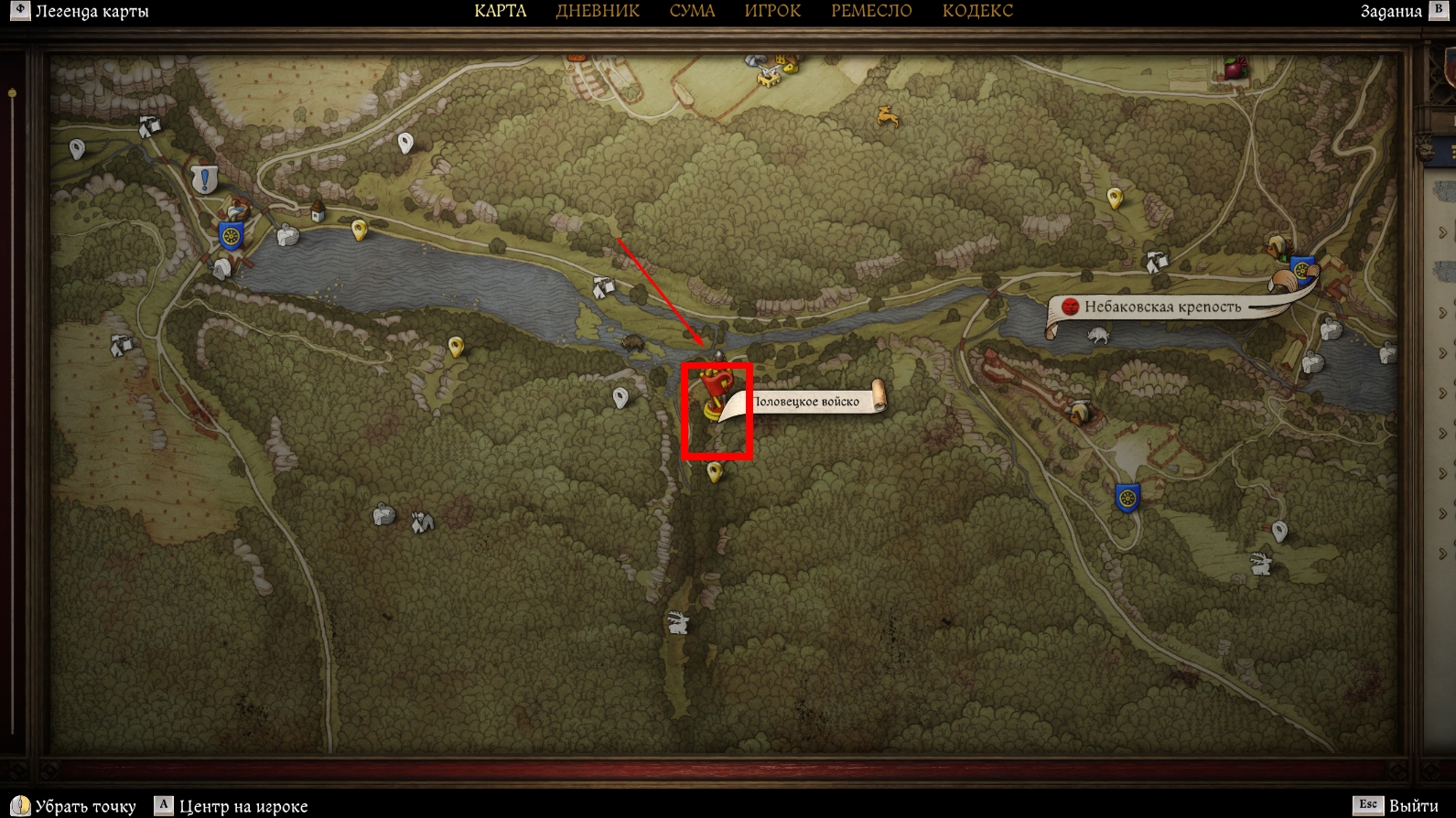The height and width of the screenshot is (818, 1456).
Task: Open the СУМА inventory tab
Action: (x=692, y=11)
